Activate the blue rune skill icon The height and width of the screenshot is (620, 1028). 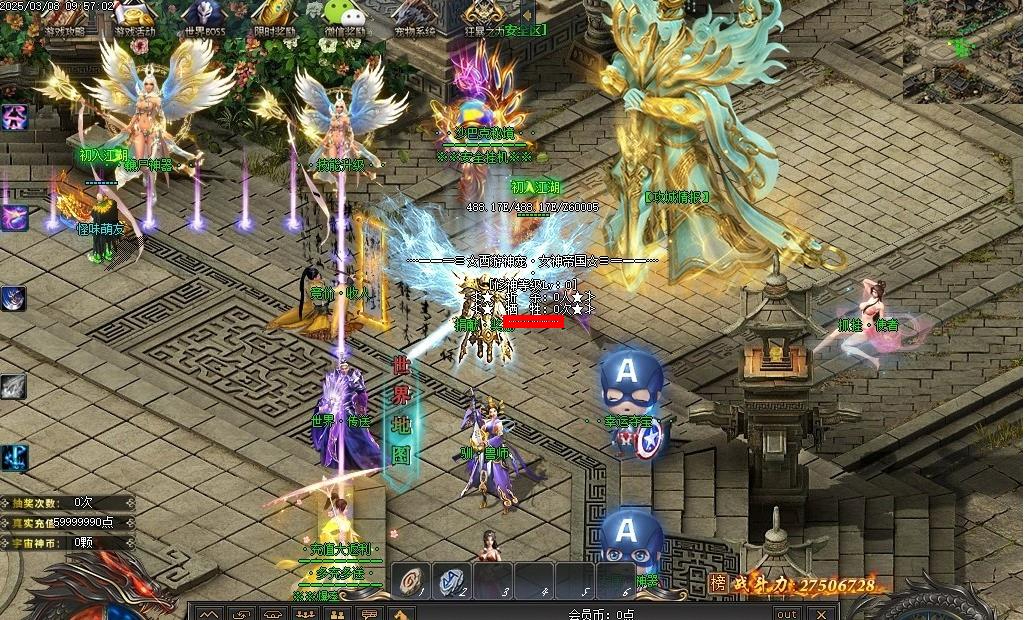(x=13, y=458)
